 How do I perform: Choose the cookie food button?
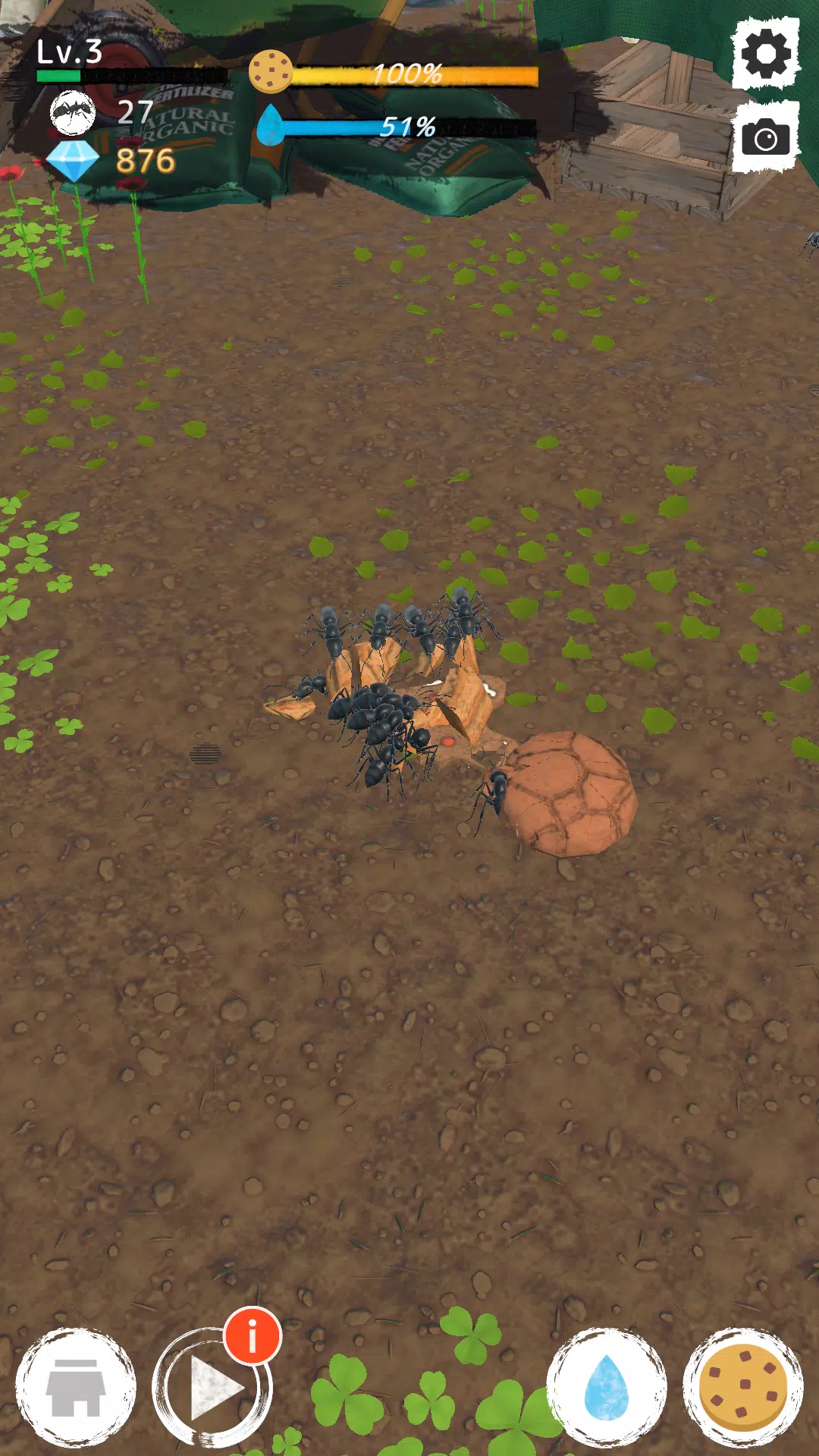743,1388
